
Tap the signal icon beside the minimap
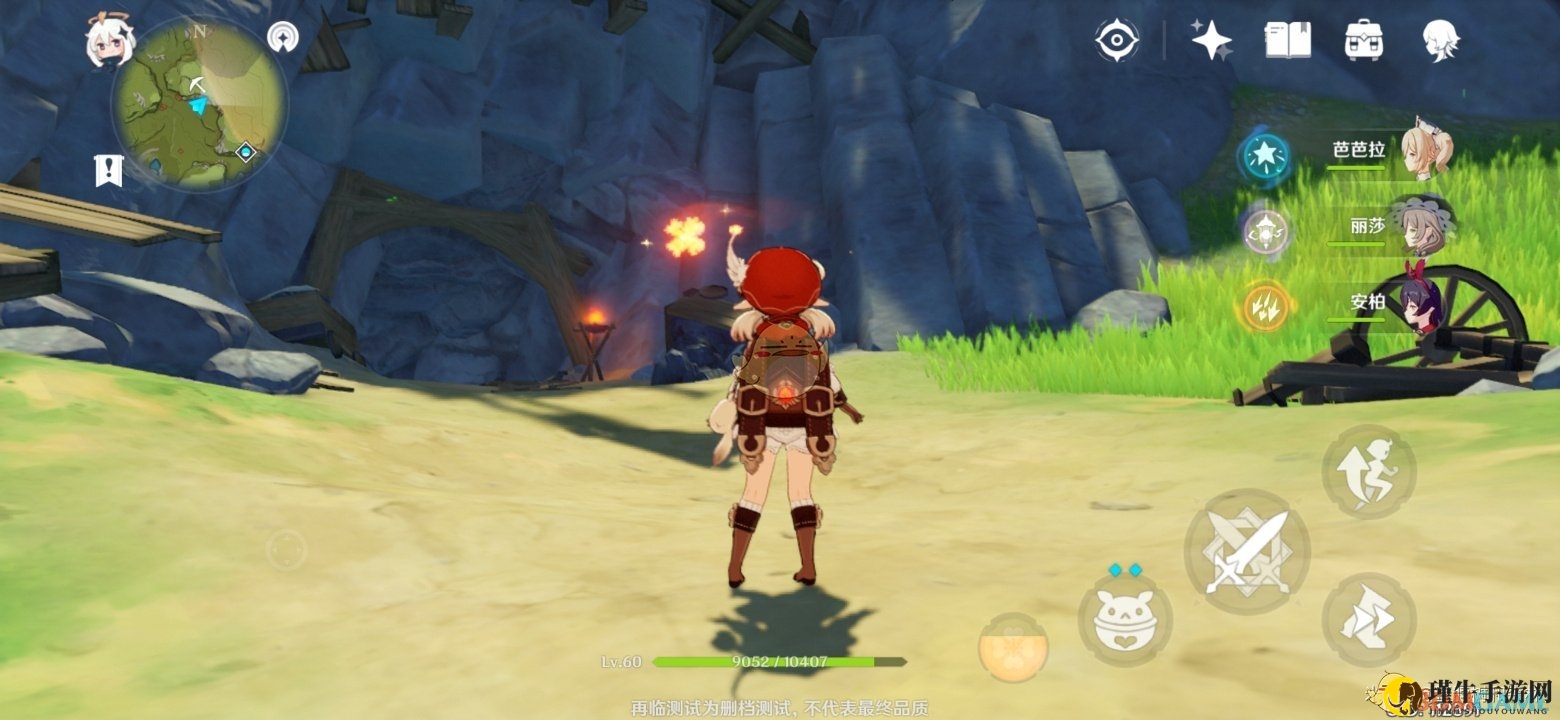pyautogui.click(x=283, y=38)
